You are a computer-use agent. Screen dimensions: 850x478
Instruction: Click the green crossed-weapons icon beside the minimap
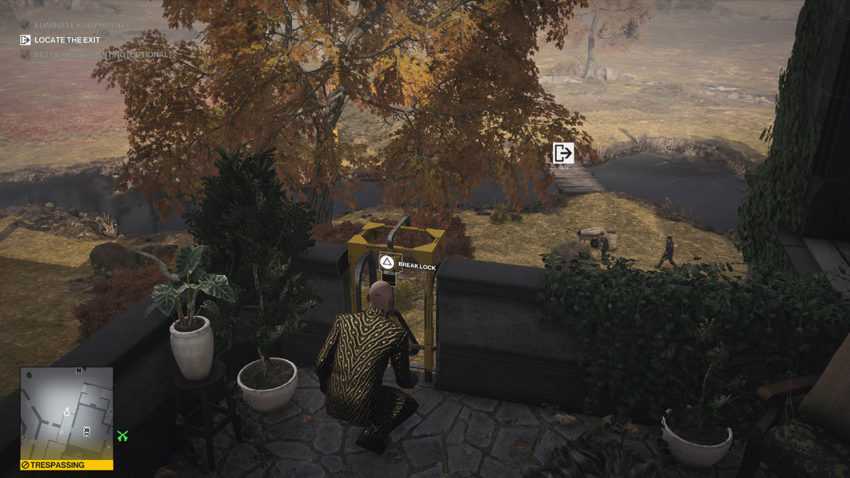pyautogui.click(x=123, y=435)
